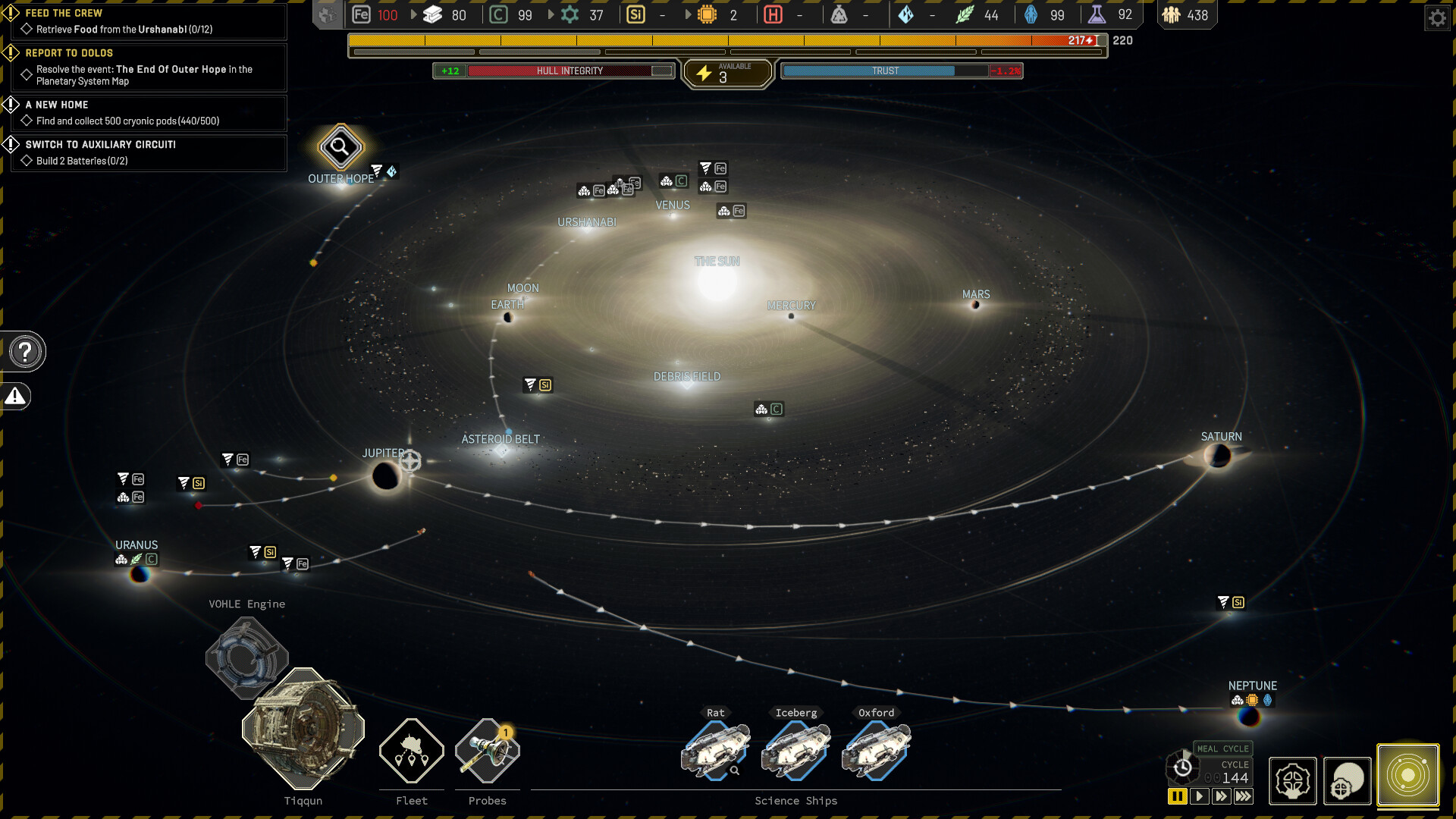The width and height of the screenshot is (1456, 819).
Task: Open the Tiqqun exterior view icon
Action: coord(1347,781)
